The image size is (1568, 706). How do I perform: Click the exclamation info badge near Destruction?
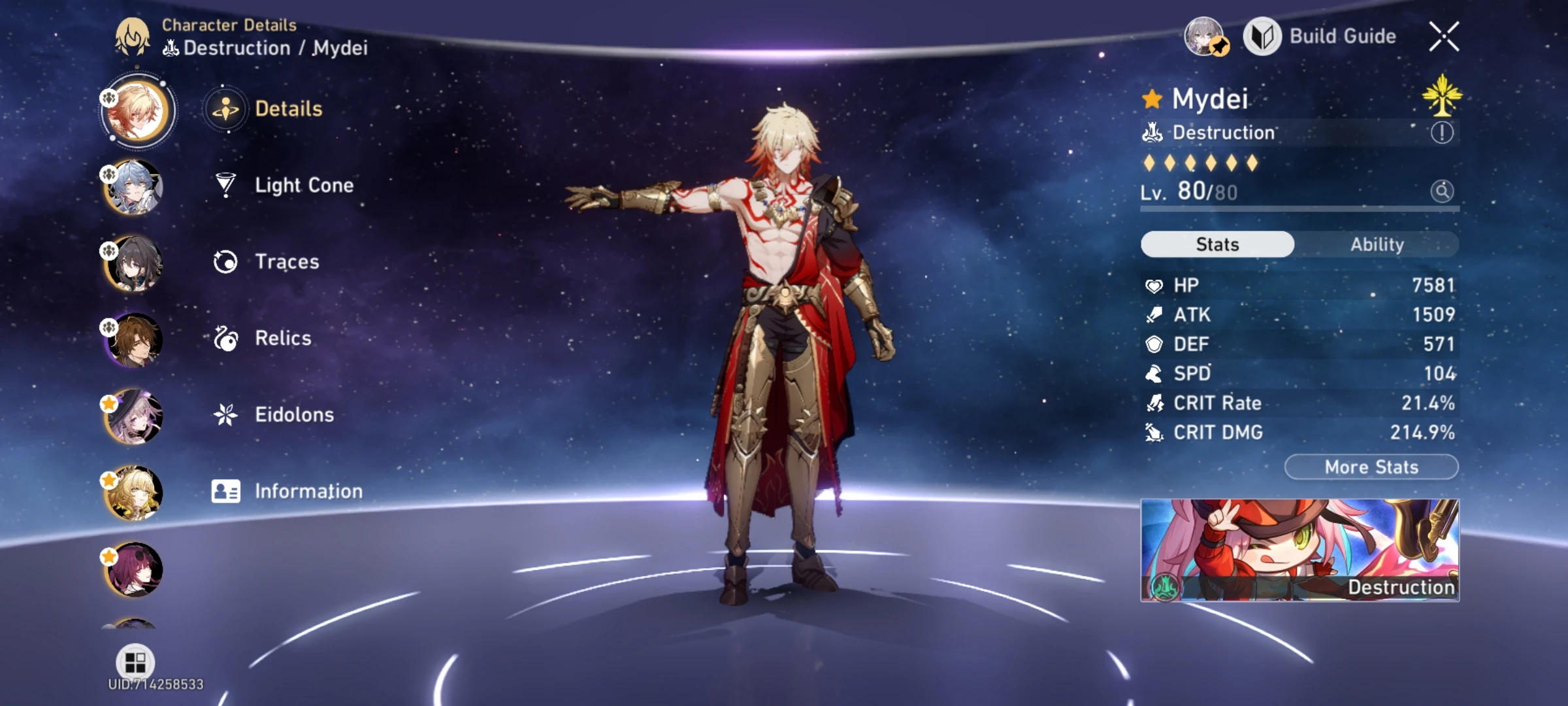tap(1441, 133)
